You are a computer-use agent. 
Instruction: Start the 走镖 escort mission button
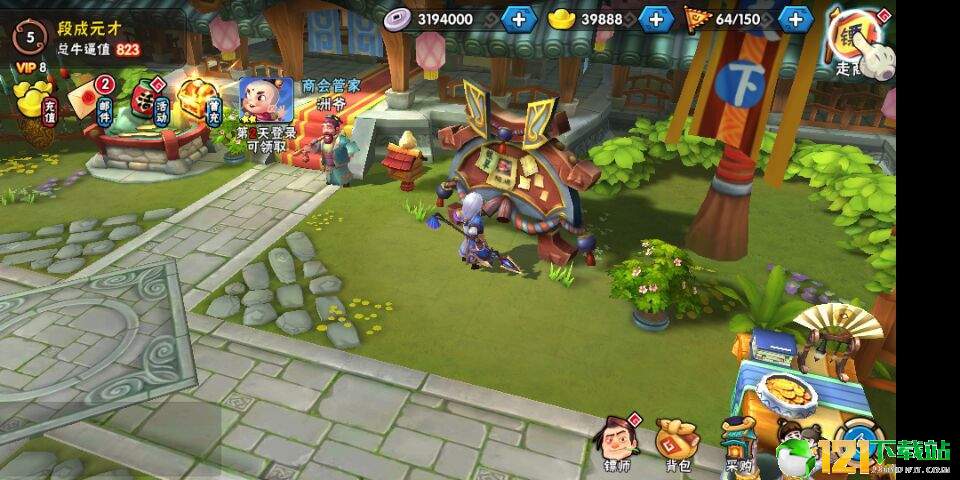point(857,40)
